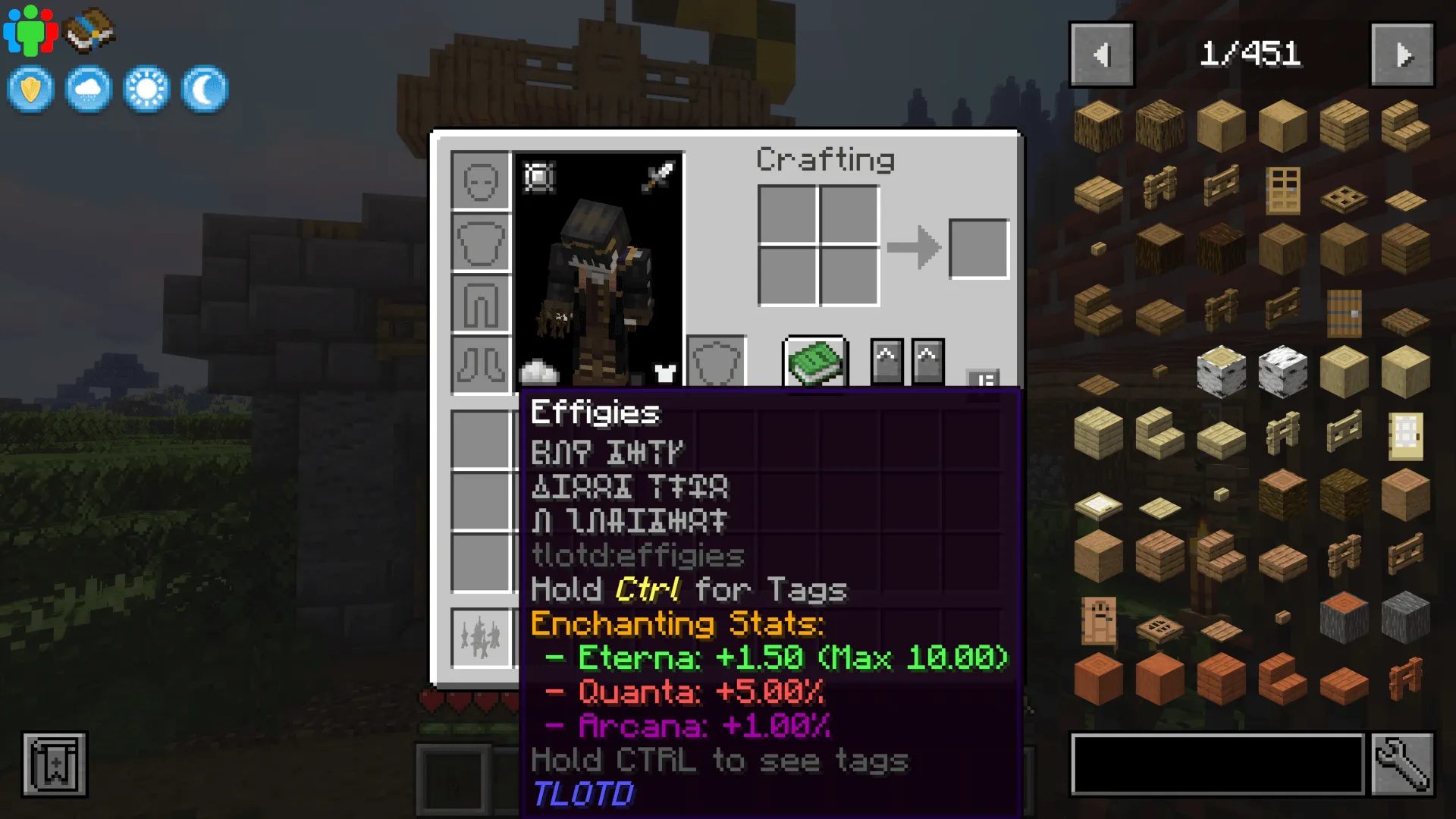Click the Crafting tab label

825,159
